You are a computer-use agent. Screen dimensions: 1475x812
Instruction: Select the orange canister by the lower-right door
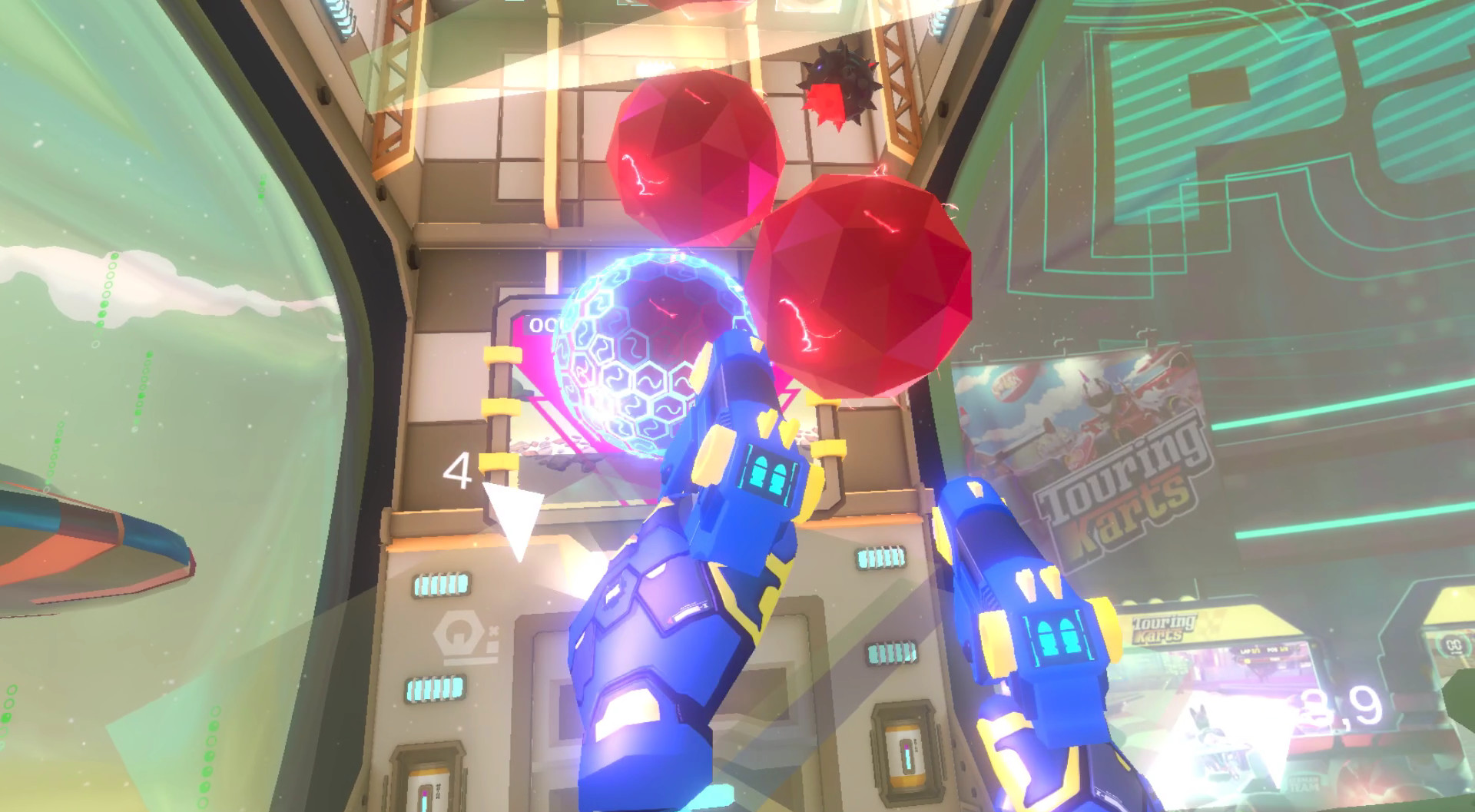click(x=903, y=757)
